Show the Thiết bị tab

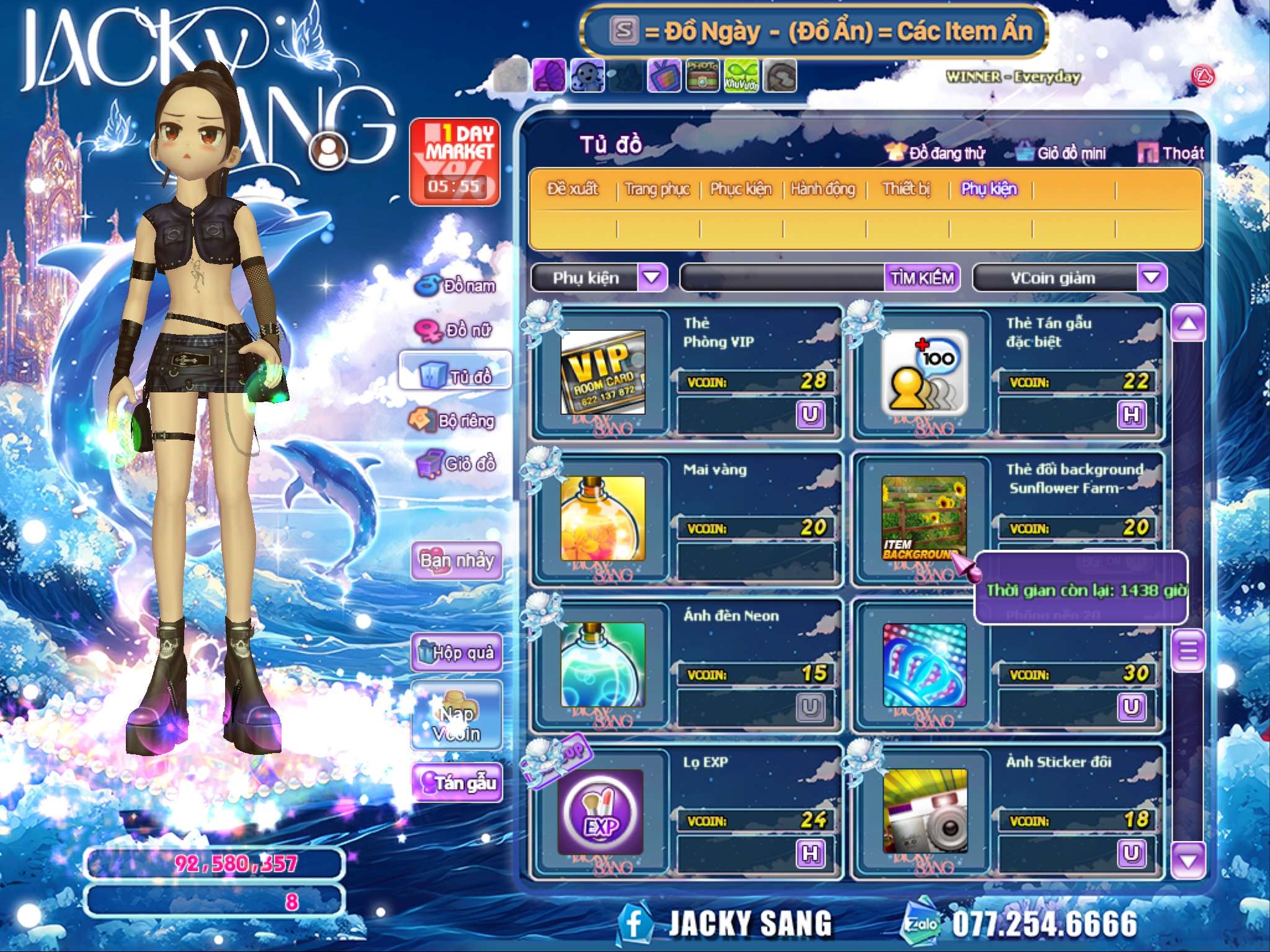click(x=906, y=188)
